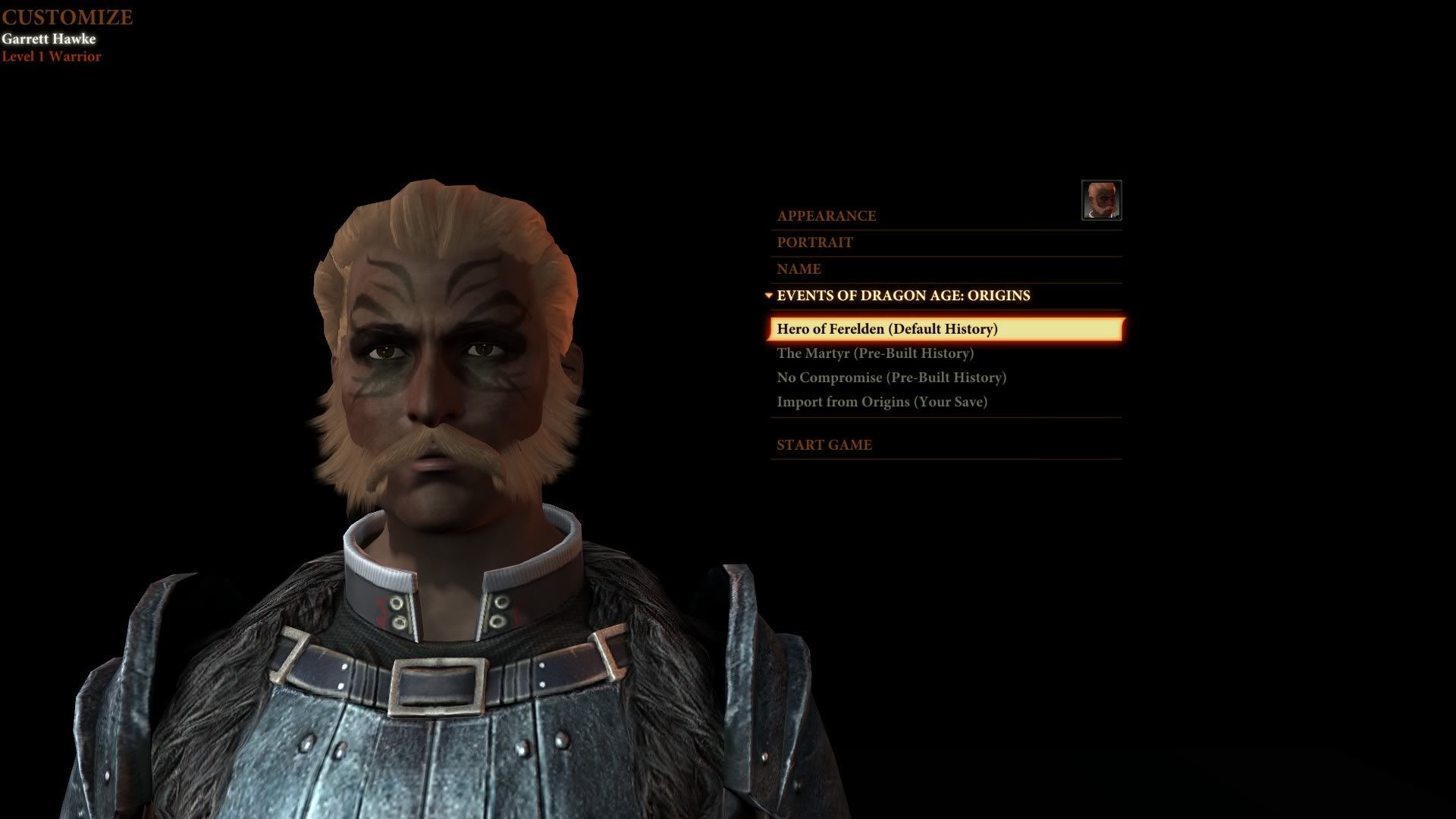Open the Portrait menu entry
This screenshot has width=1456, height=819.
pyautogui.click(x=814, y=243)
